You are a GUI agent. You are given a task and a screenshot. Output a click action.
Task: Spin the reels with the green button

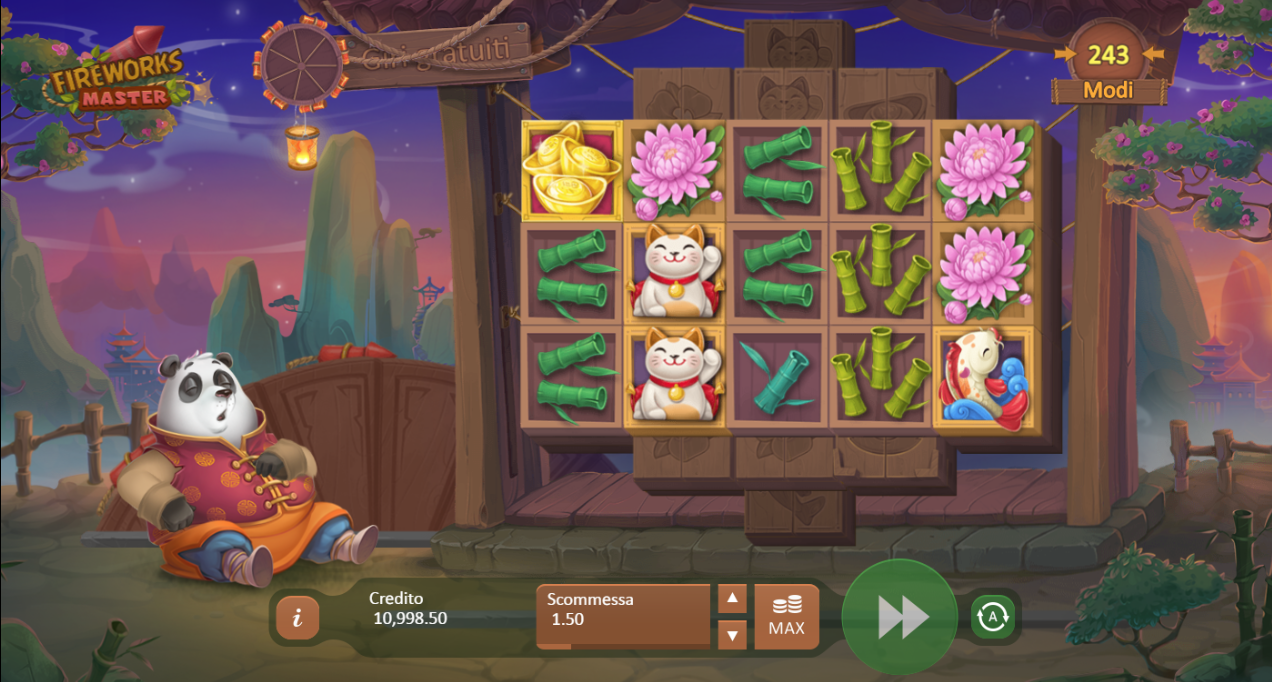point(900,617)
